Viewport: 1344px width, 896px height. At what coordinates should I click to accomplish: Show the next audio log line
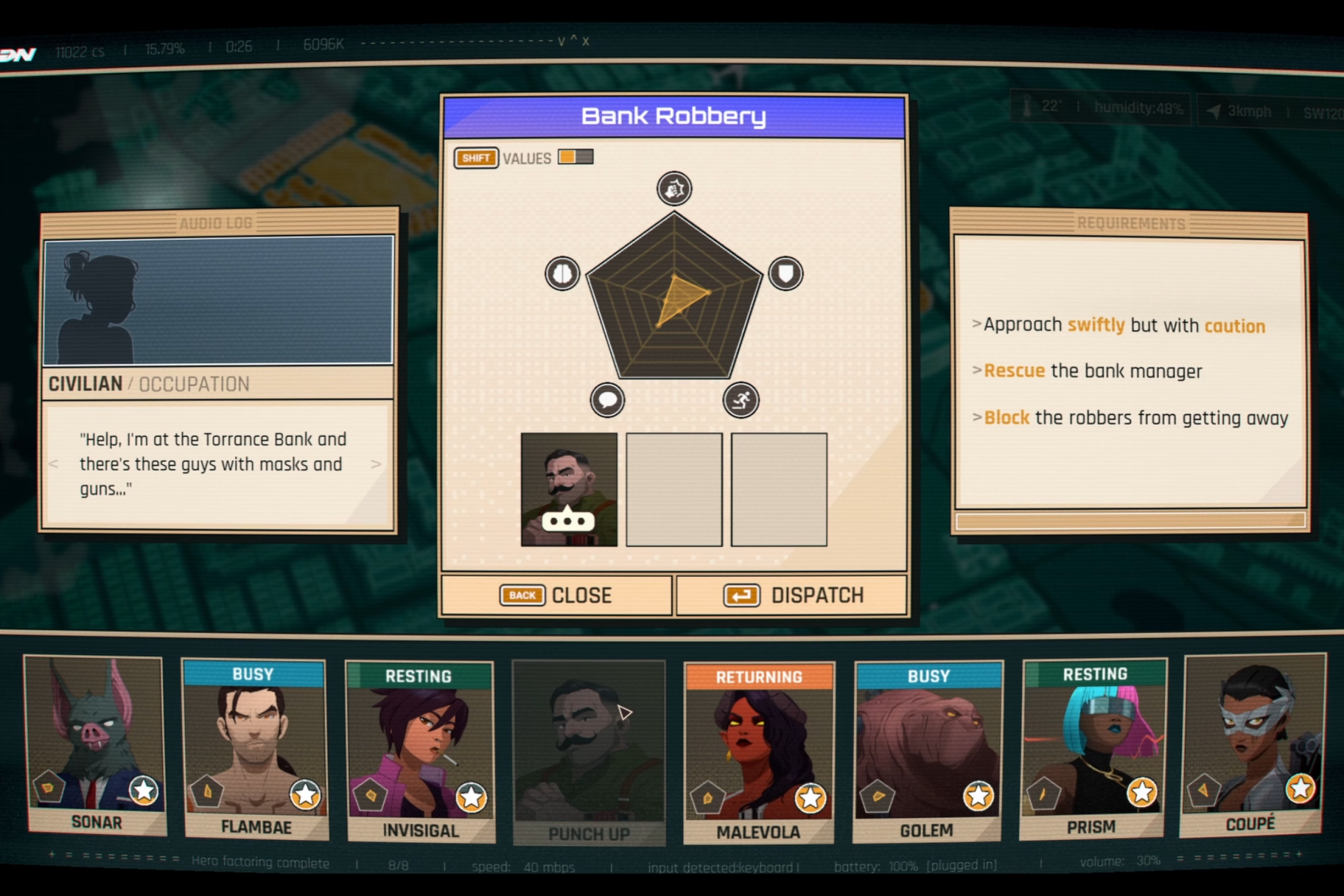click(375, 464)
